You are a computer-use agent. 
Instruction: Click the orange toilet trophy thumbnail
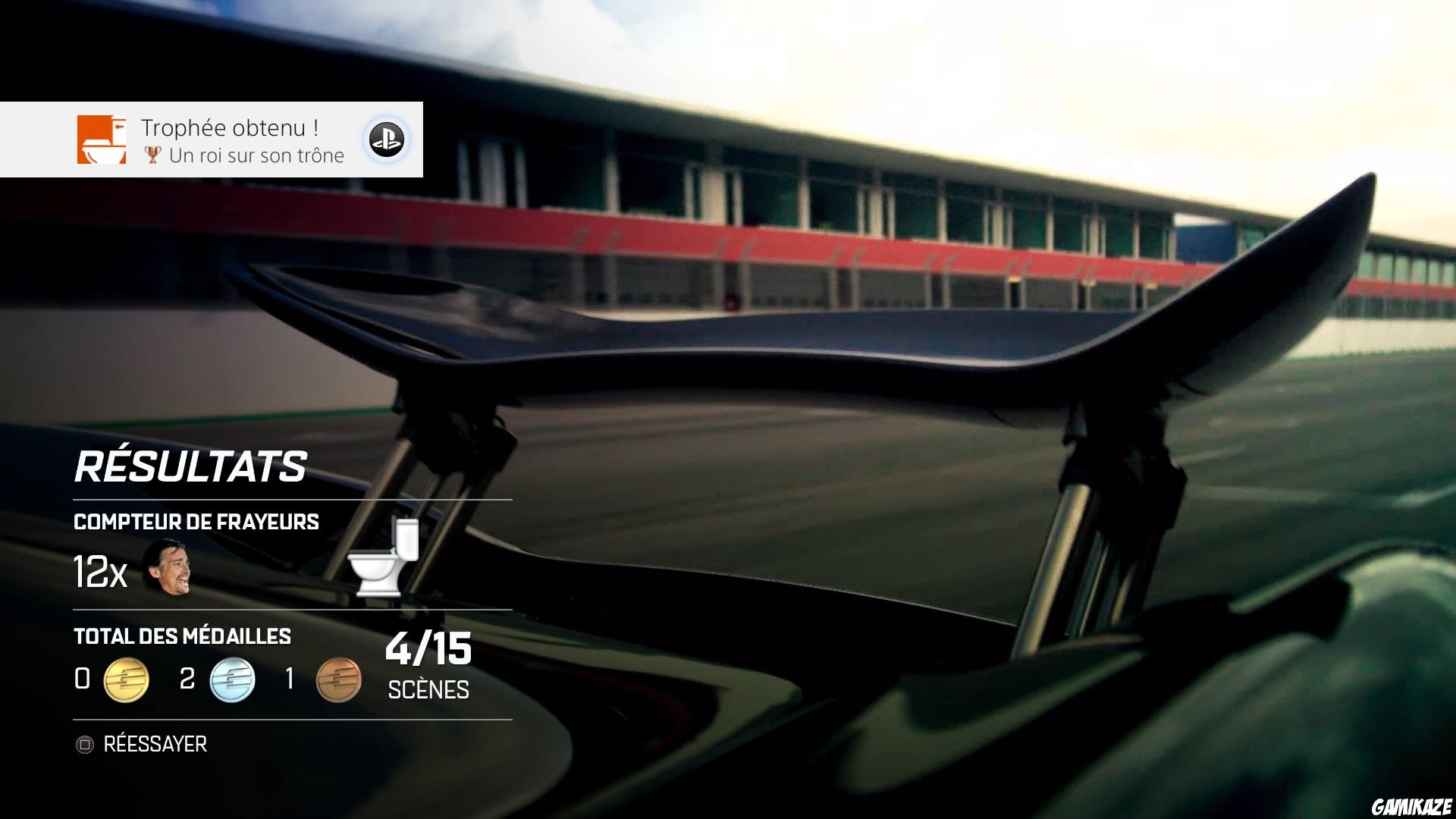101,140
